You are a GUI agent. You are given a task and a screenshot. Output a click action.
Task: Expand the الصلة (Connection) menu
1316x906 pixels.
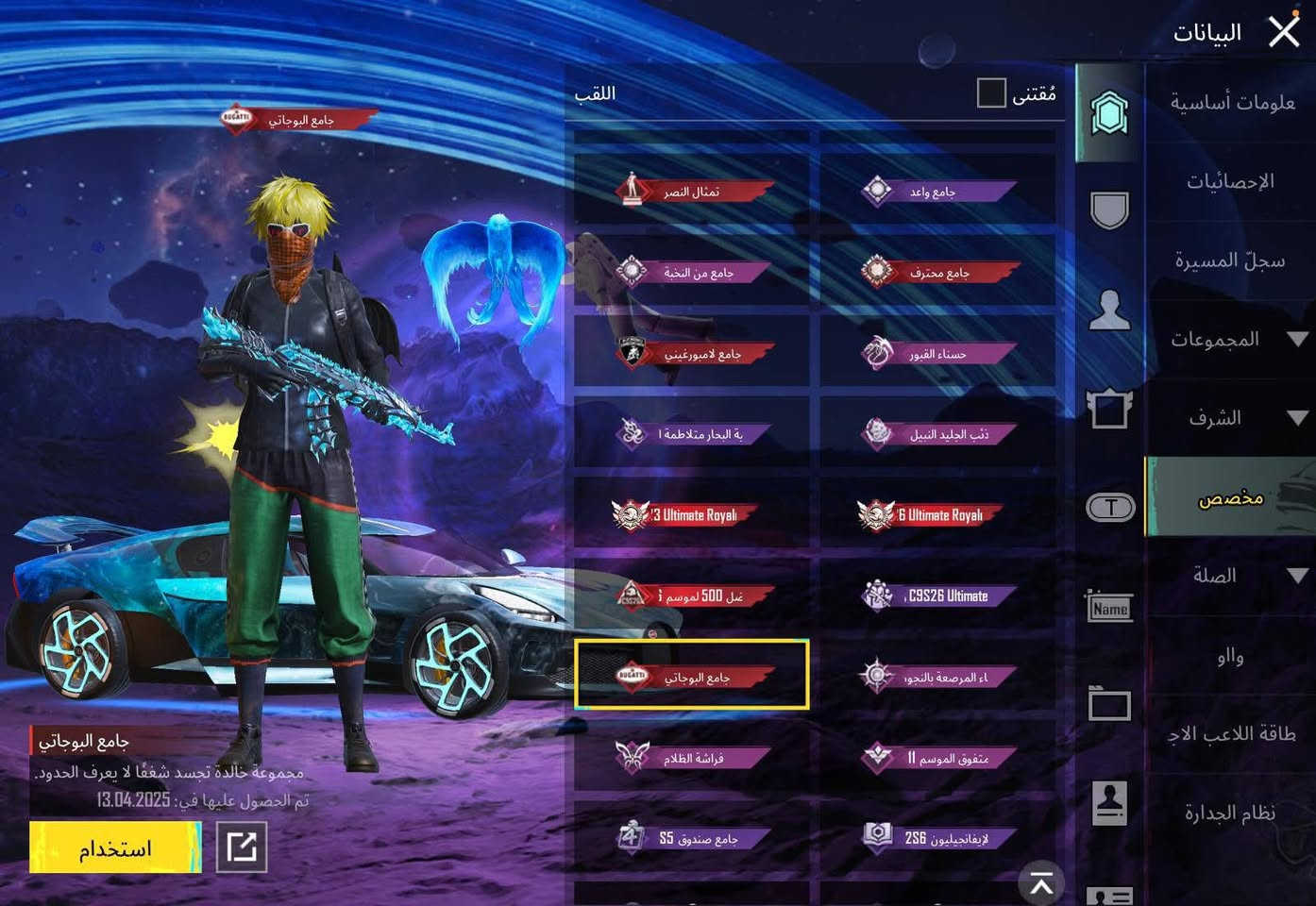[1229, 576]
